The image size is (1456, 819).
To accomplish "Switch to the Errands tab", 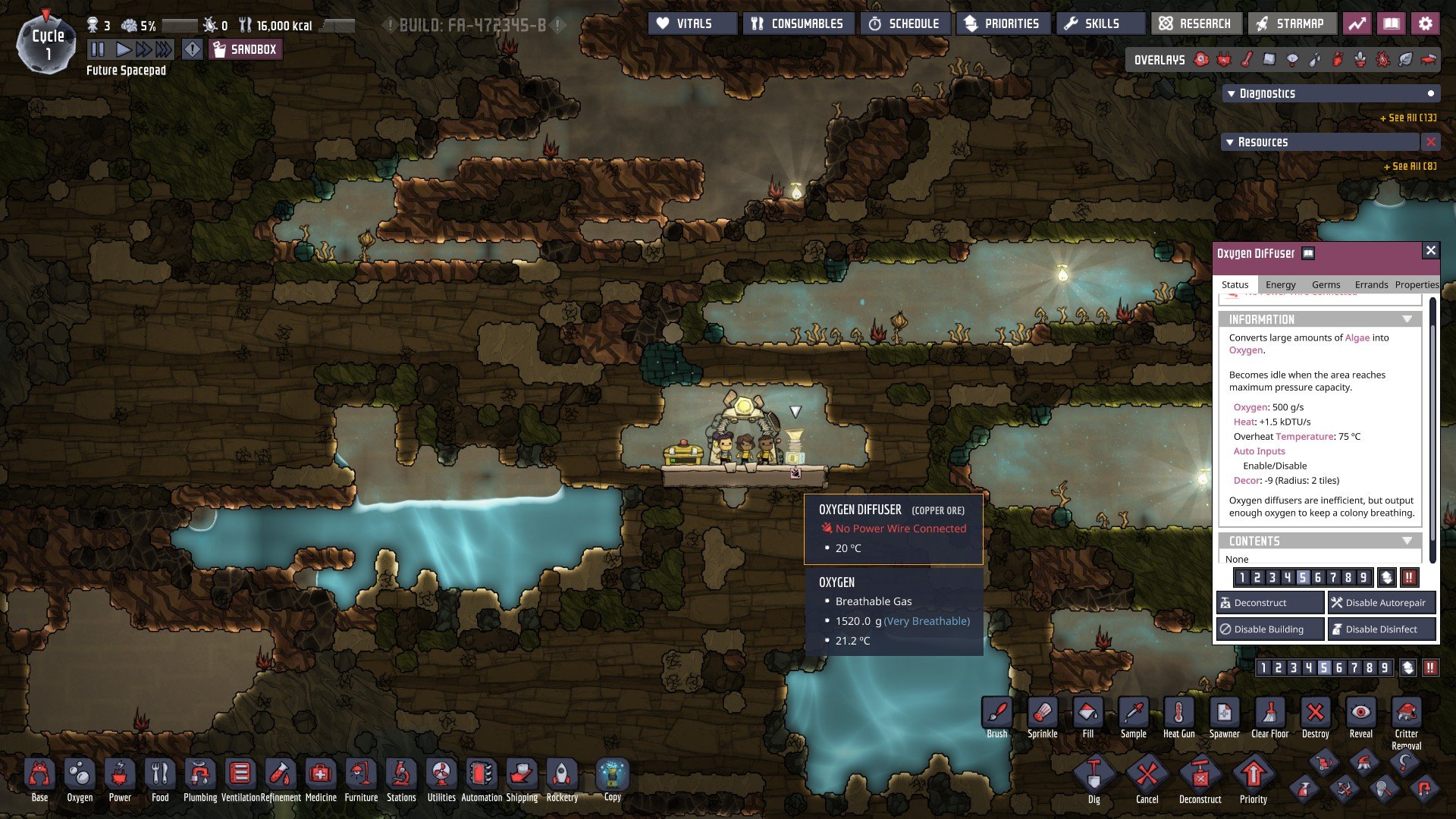I will [1371, 284].
